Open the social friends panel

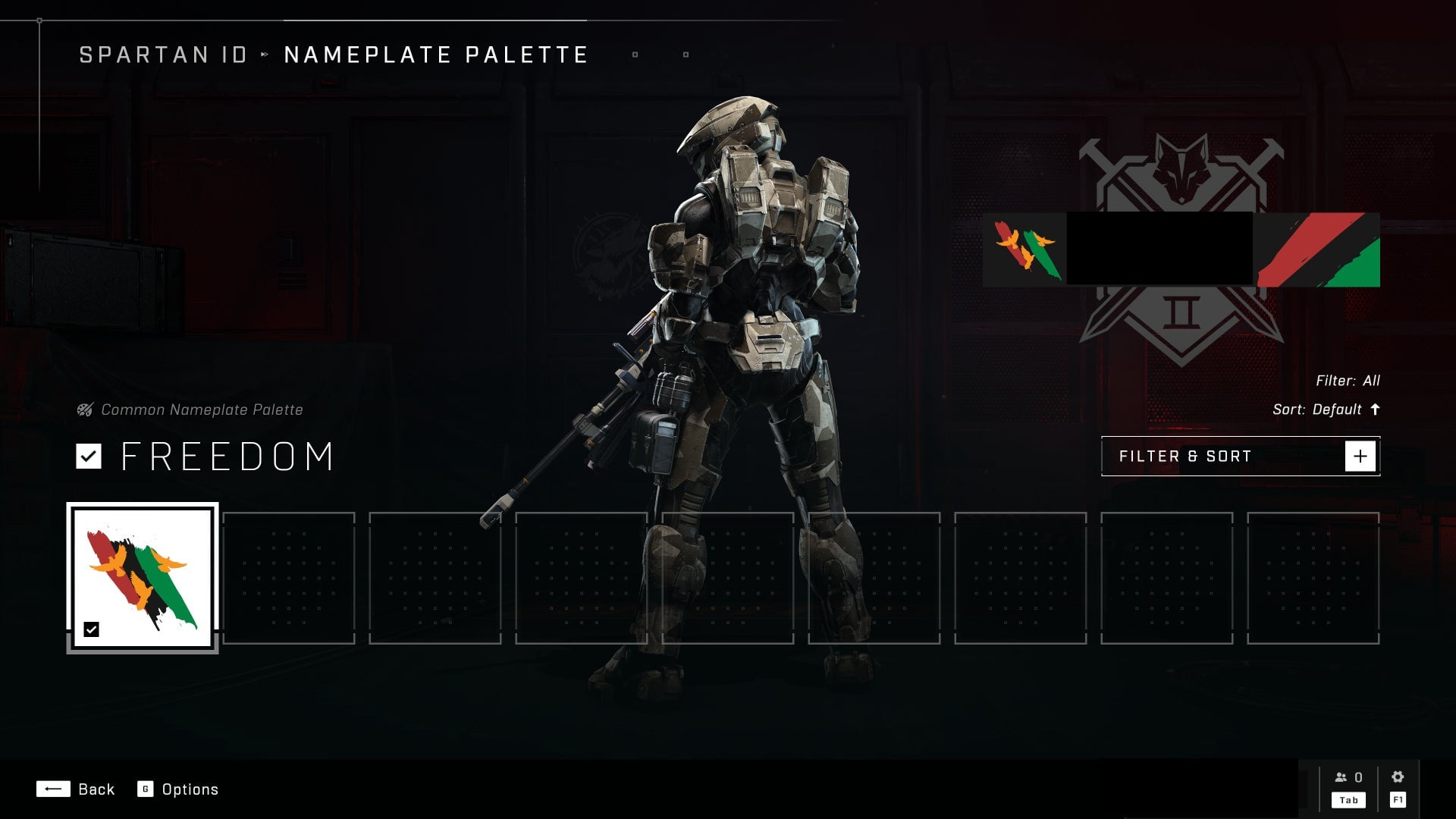[1348, 787]
